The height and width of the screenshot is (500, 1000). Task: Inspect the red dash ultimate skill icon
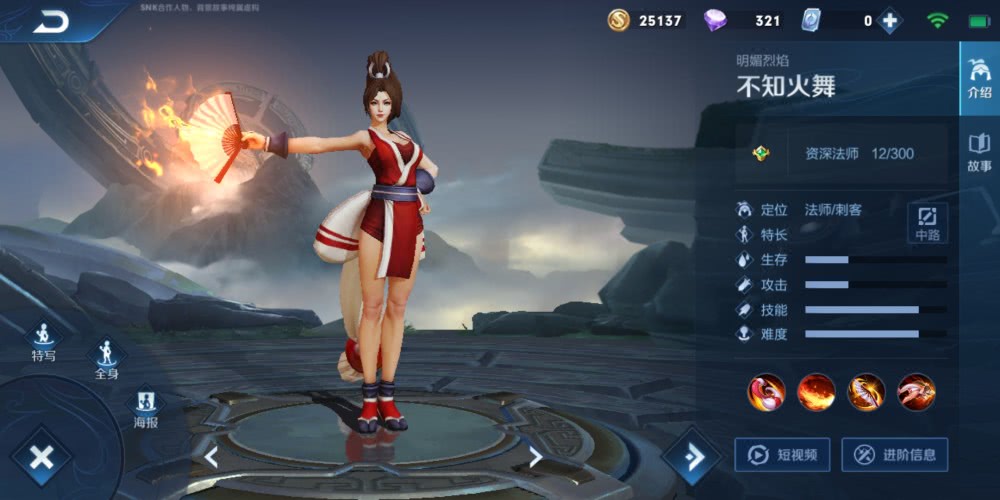[916, 392]
